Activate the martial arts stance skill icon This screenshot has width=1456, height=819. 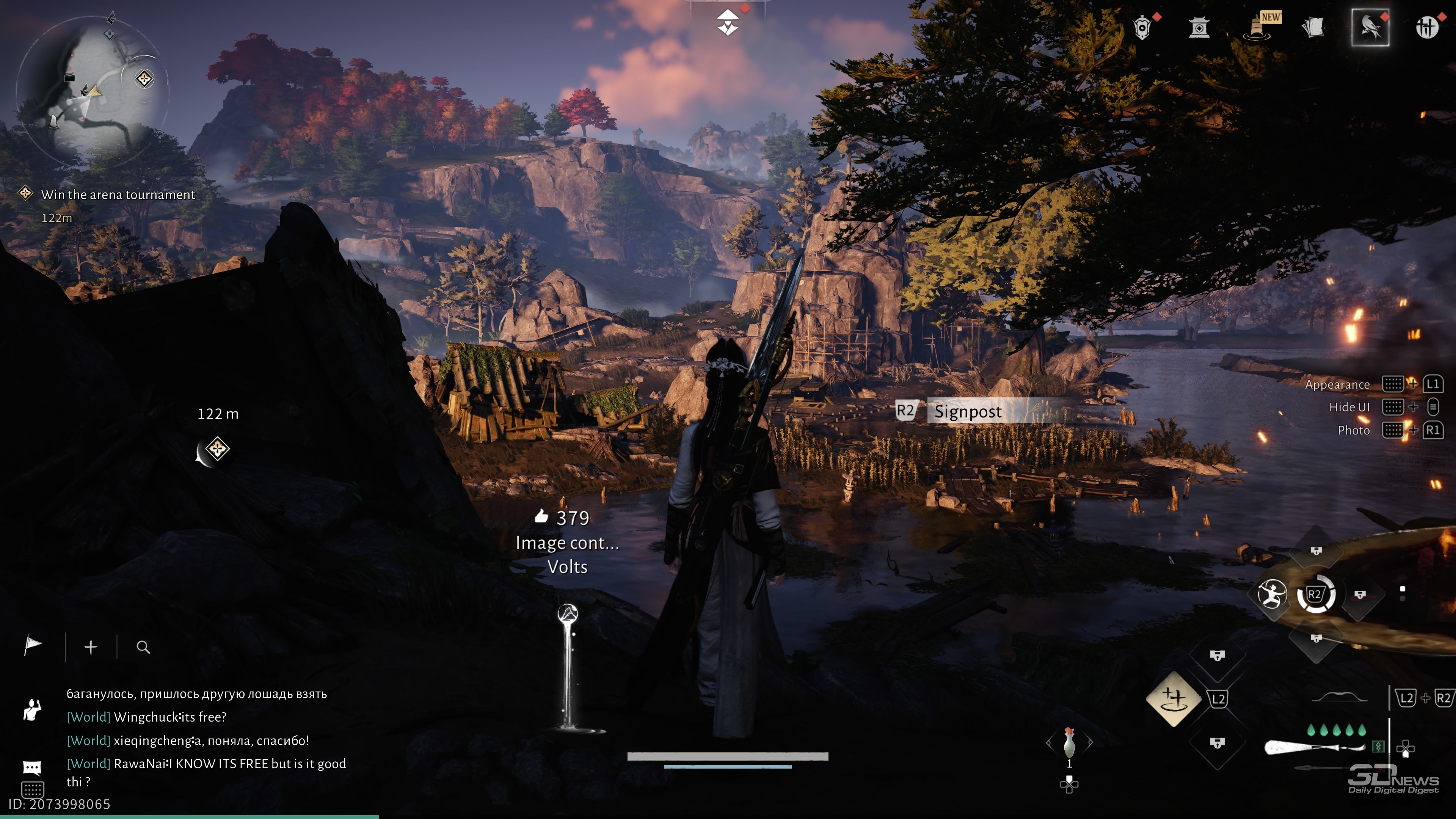1272,594
